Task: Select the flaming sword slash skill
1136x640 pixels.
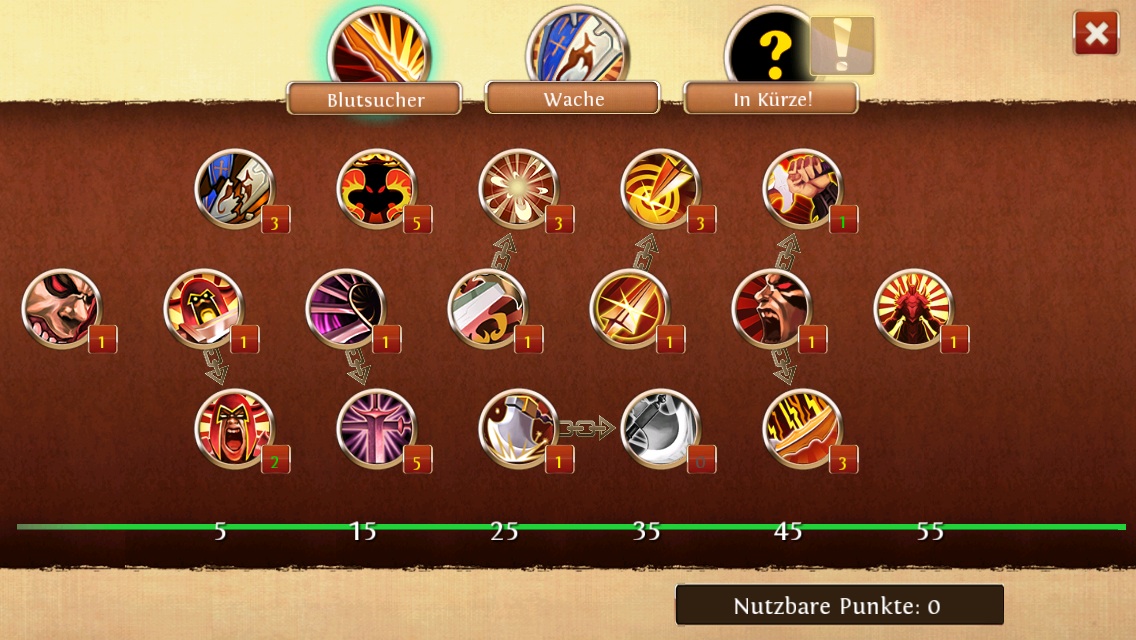Action: pos(803,429)
